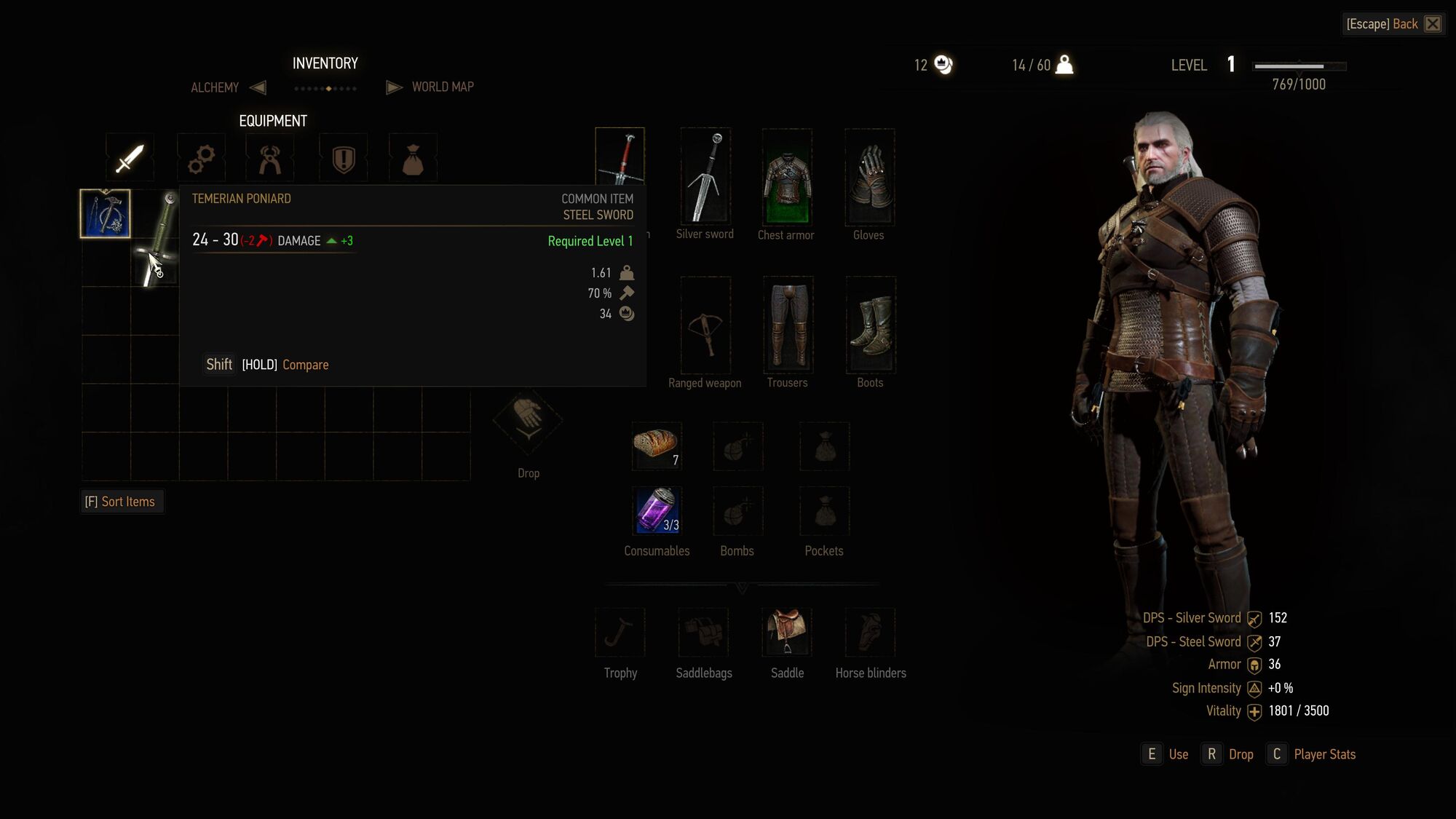Switch to the pouch items tab
Screen dimensions: 1456x819
coord(413,157)
